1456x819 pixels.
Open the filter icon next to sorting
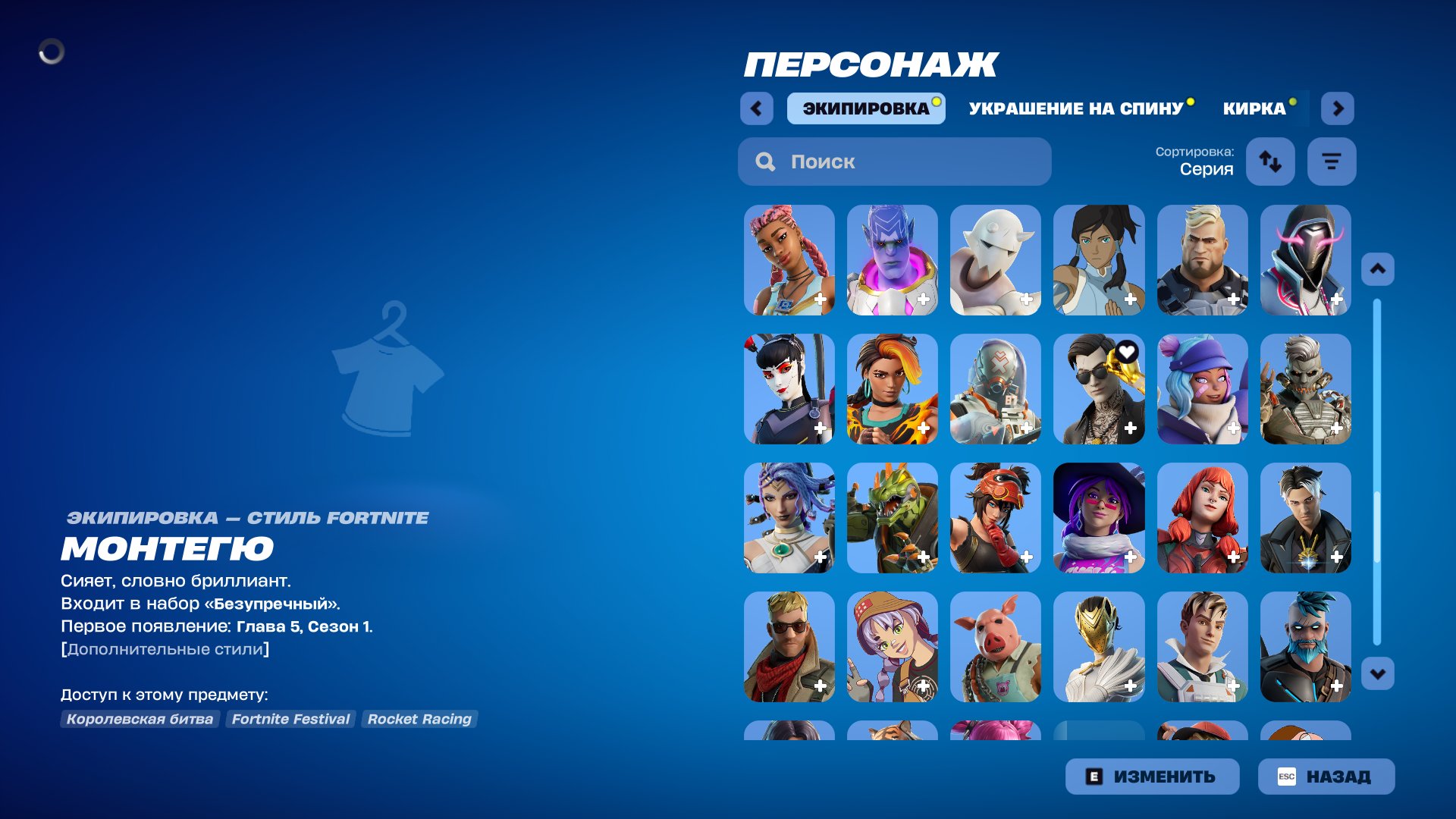pyautogui.click(x=1332, y=162)
